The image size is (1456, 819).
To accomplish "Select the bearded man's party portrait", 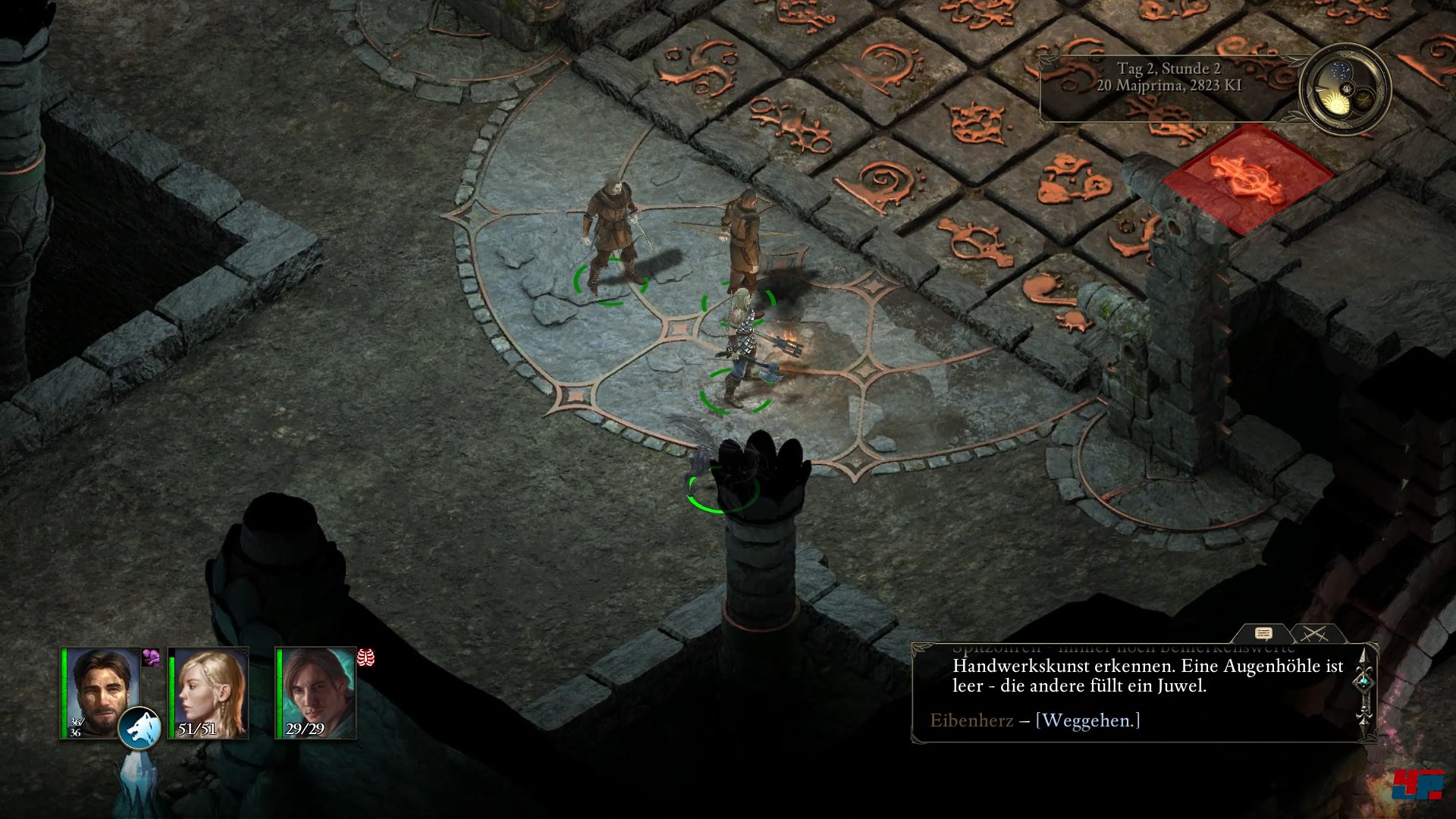I will [x=100, y=692].
